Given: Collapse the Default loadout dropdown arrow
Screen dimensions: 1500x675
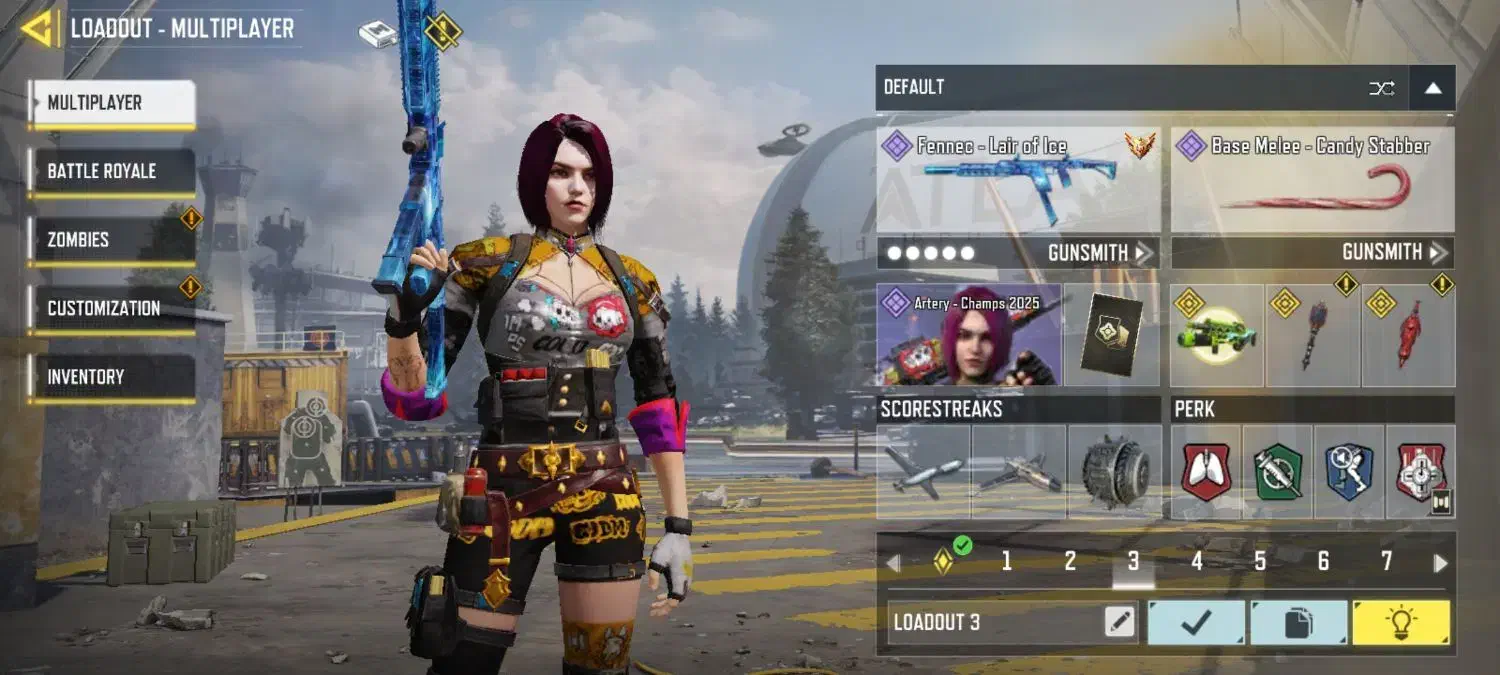Looking at the screenshot, I should [1432, 88].
